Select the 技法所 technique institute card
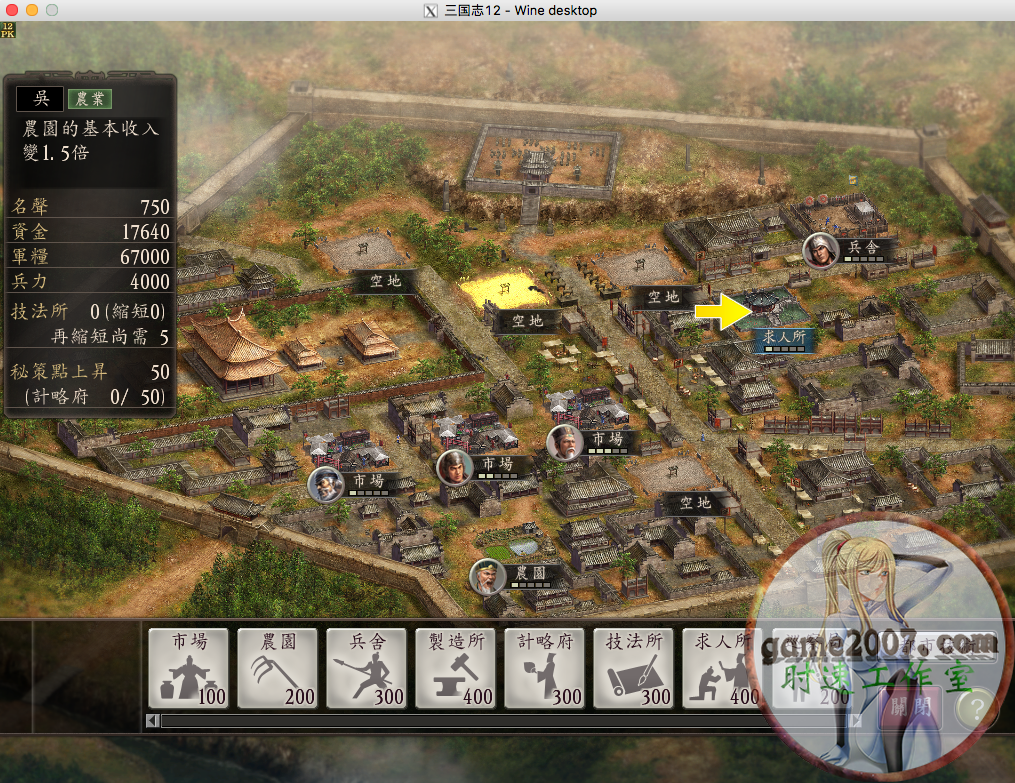This screenshot has width=1015, height=783. [x=634, y=668]
